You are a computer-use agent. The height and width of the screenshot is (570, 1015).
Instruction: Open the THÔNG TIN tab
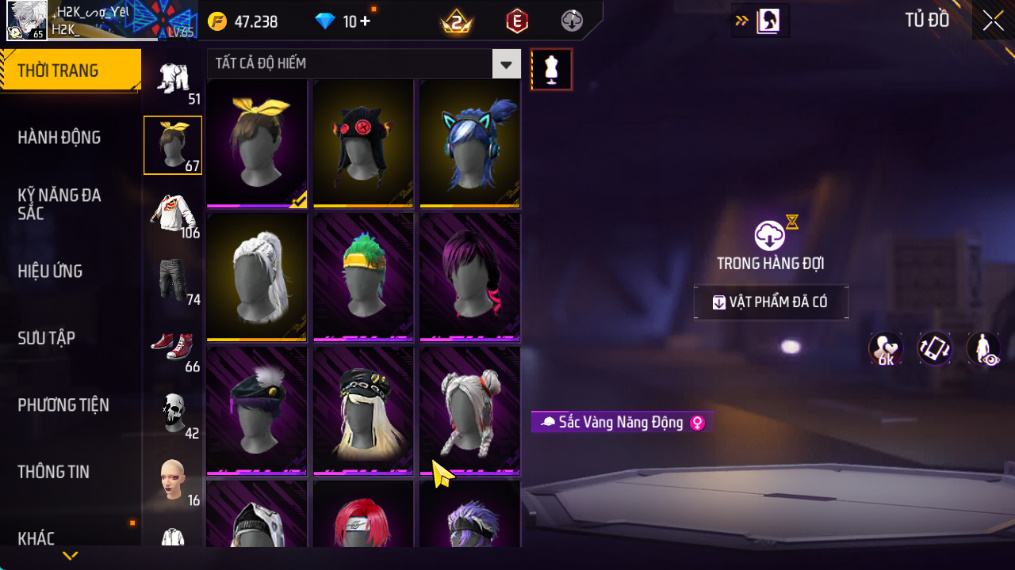(54, 472)
